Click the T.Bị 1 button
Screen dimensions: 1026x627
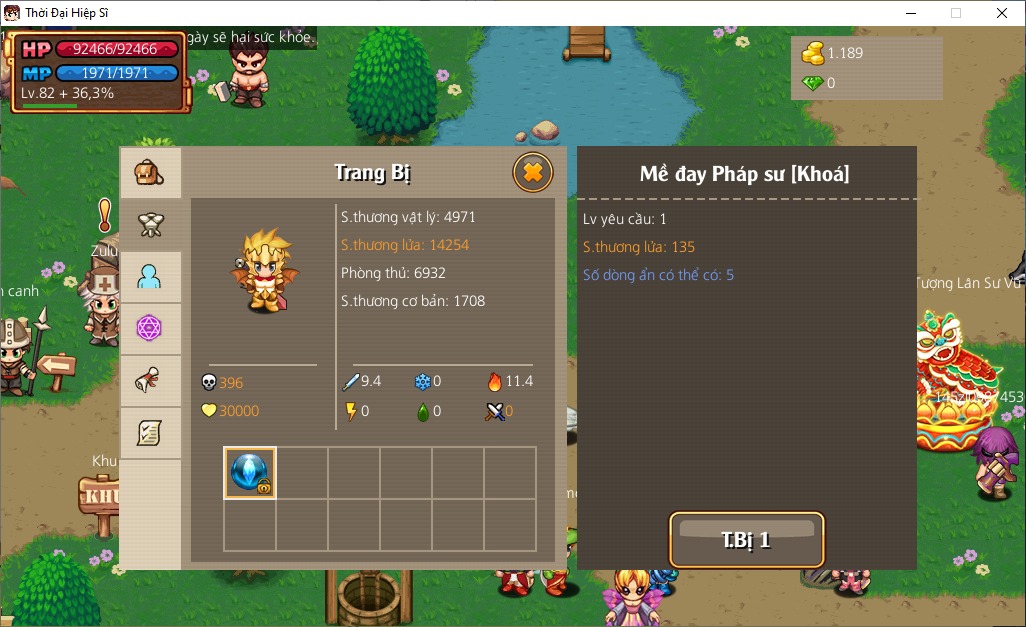(x=746, y=540)
